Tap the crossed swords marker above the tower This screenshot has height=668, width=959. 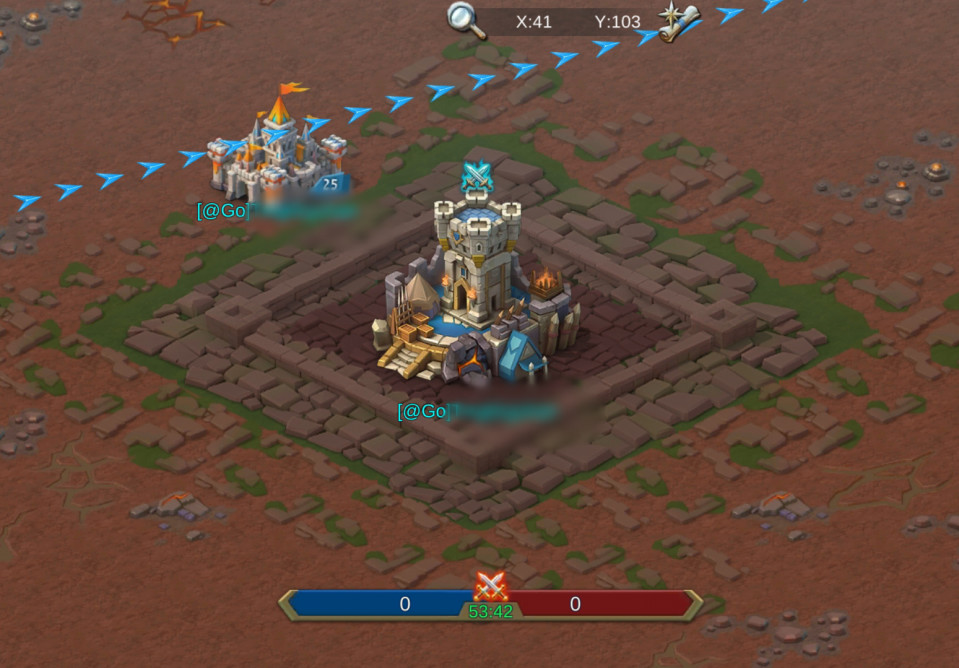pyautogui.click(x=478, y=177)
